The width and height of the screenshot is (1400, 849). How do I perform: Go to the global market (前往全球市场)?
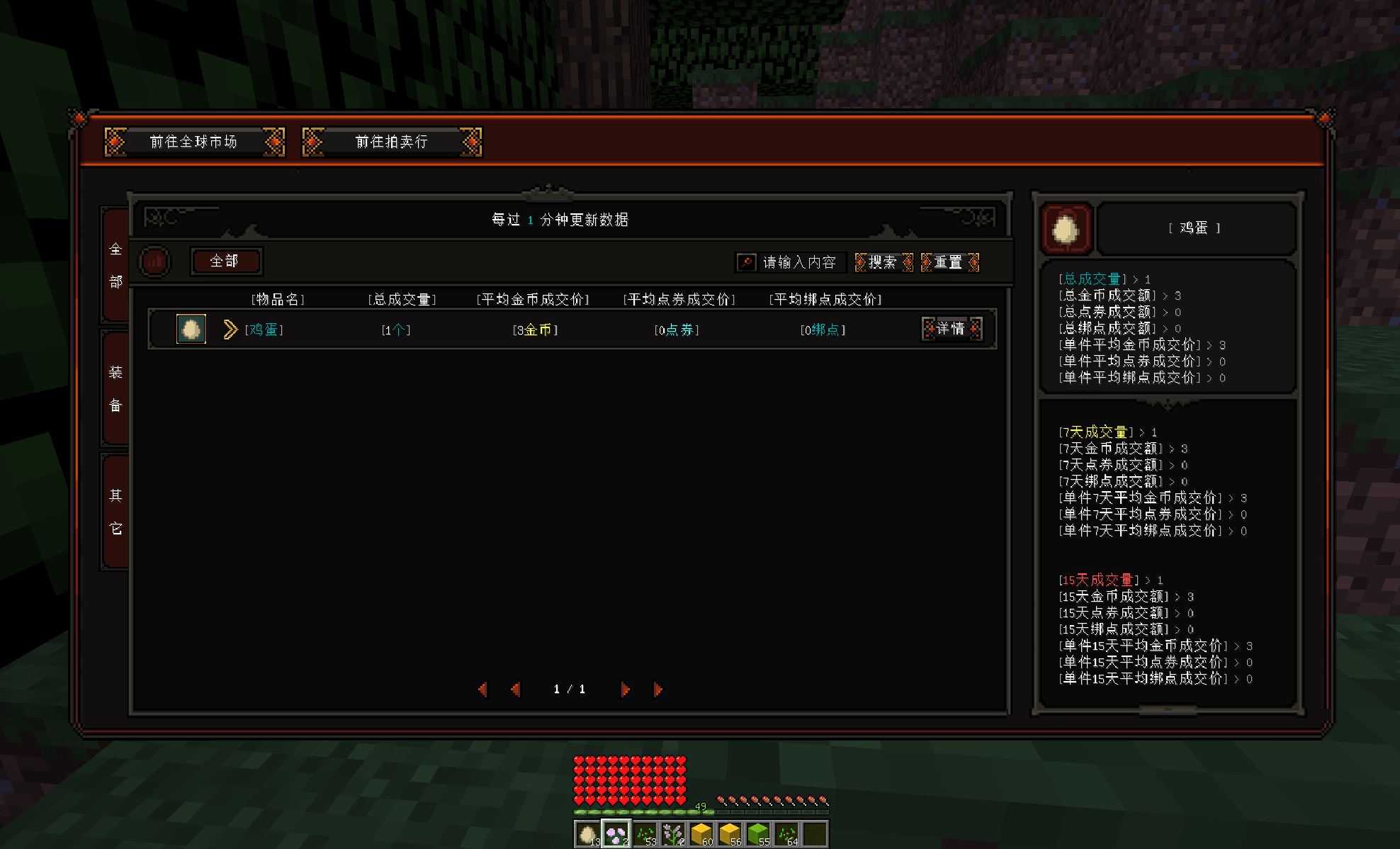coord(193,142)
